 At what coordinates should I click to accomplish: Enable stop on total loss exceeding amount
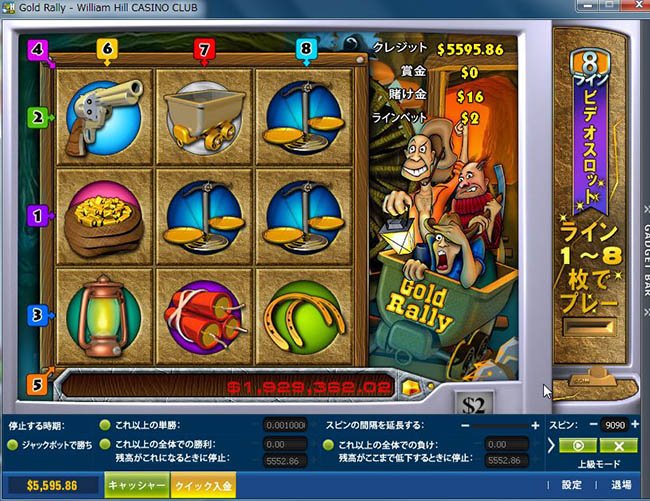[330, 444]
